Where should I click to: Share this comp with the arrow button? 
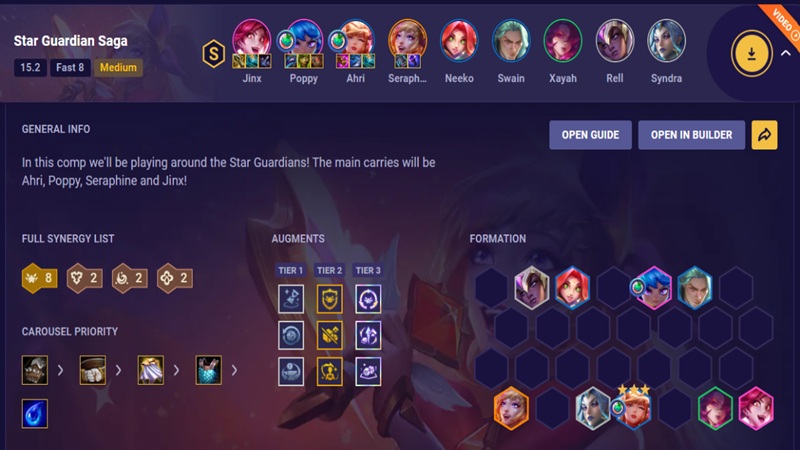click(x=764, y=135)
